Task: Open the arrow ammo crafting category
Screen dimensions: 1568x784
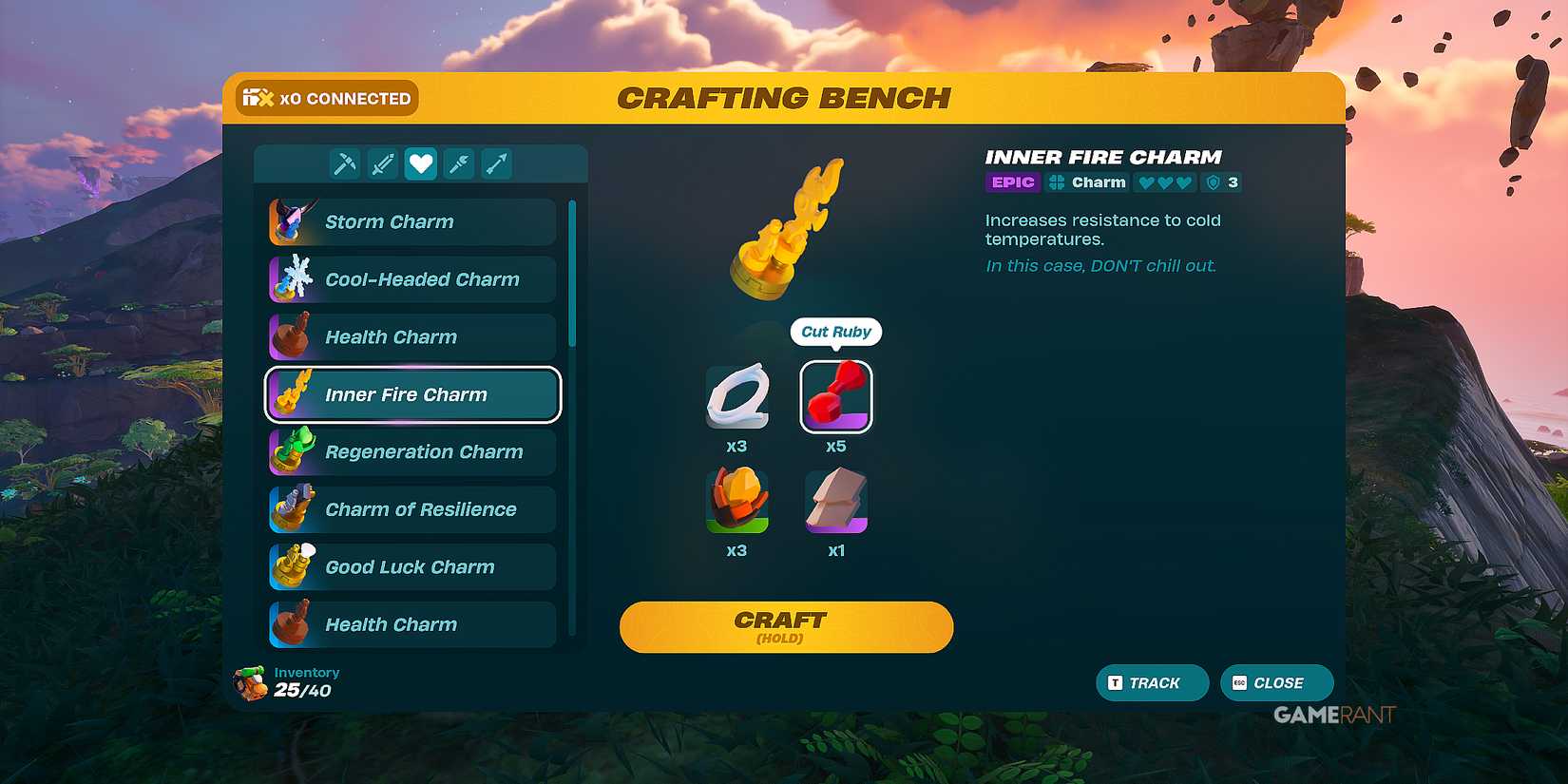Action: tap(497, 163)
